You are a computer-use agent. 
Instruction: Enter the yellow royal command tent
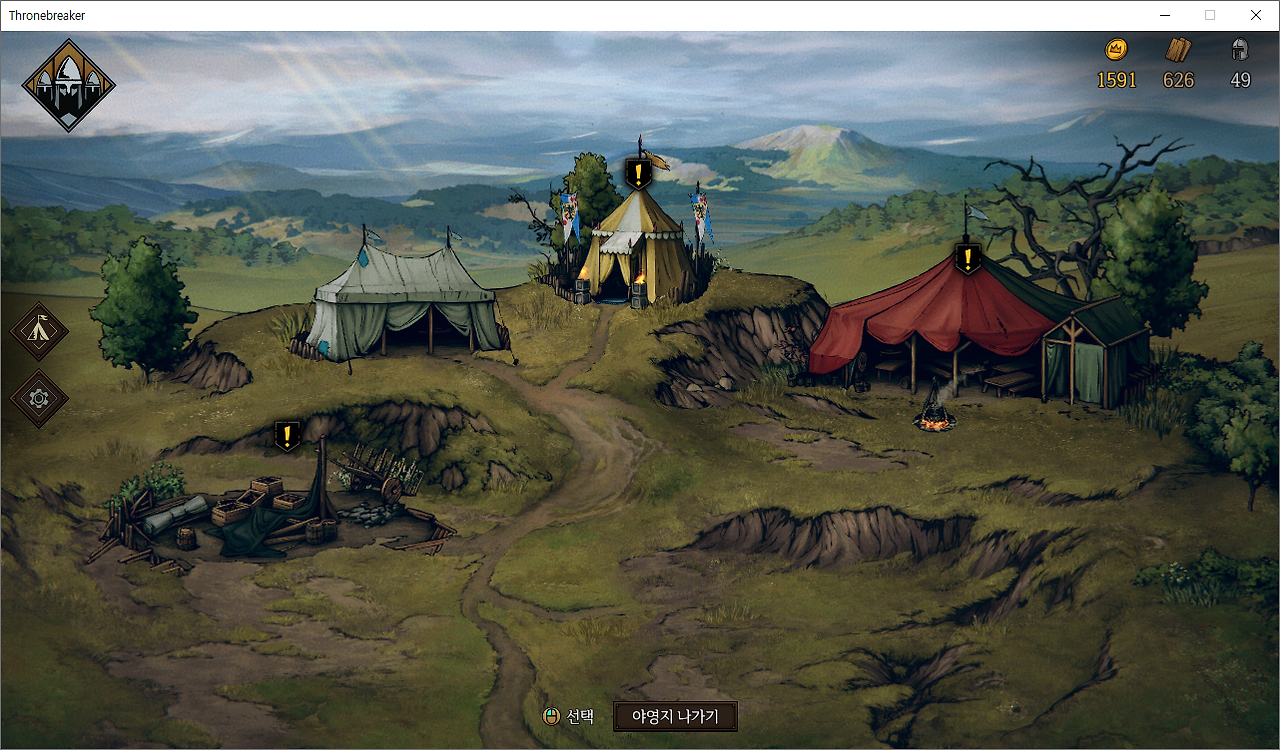tap(640, 250)
